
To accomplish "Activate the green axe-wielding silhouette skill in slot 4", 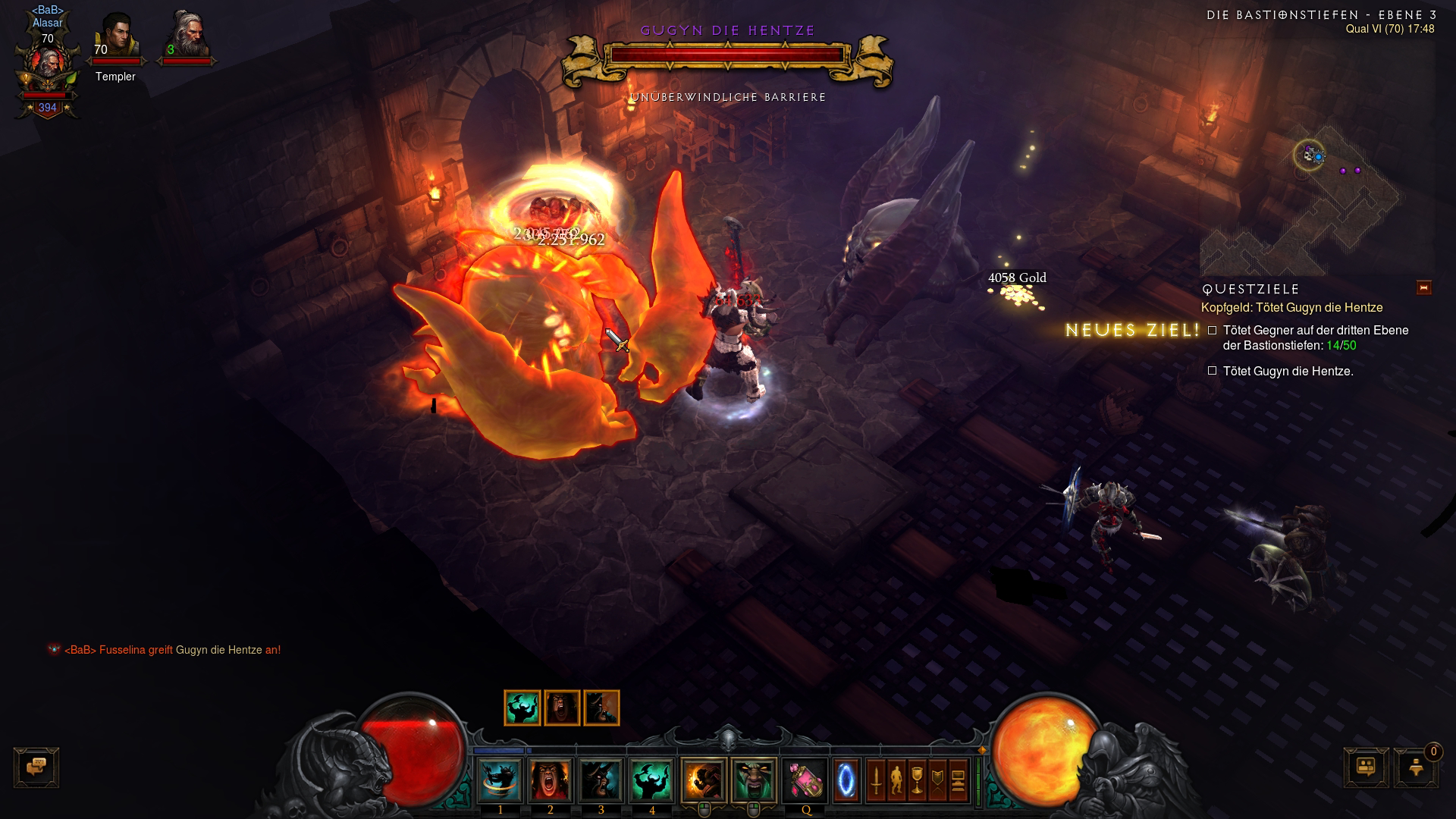I will pos(651,780).
